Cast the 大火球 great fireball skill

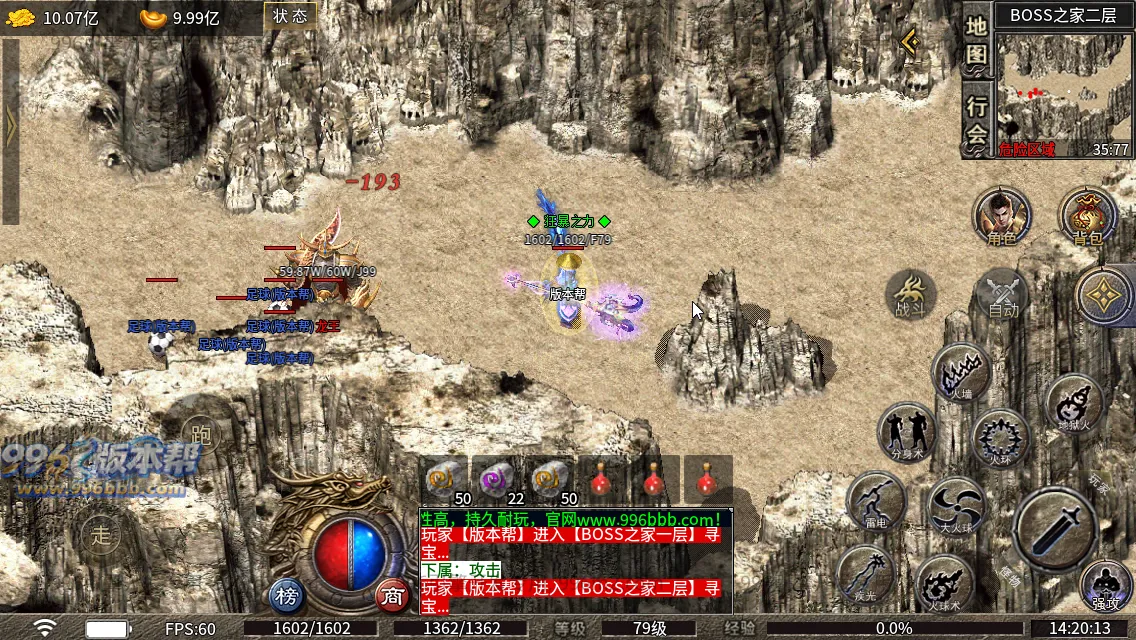[x=956, y=506]
